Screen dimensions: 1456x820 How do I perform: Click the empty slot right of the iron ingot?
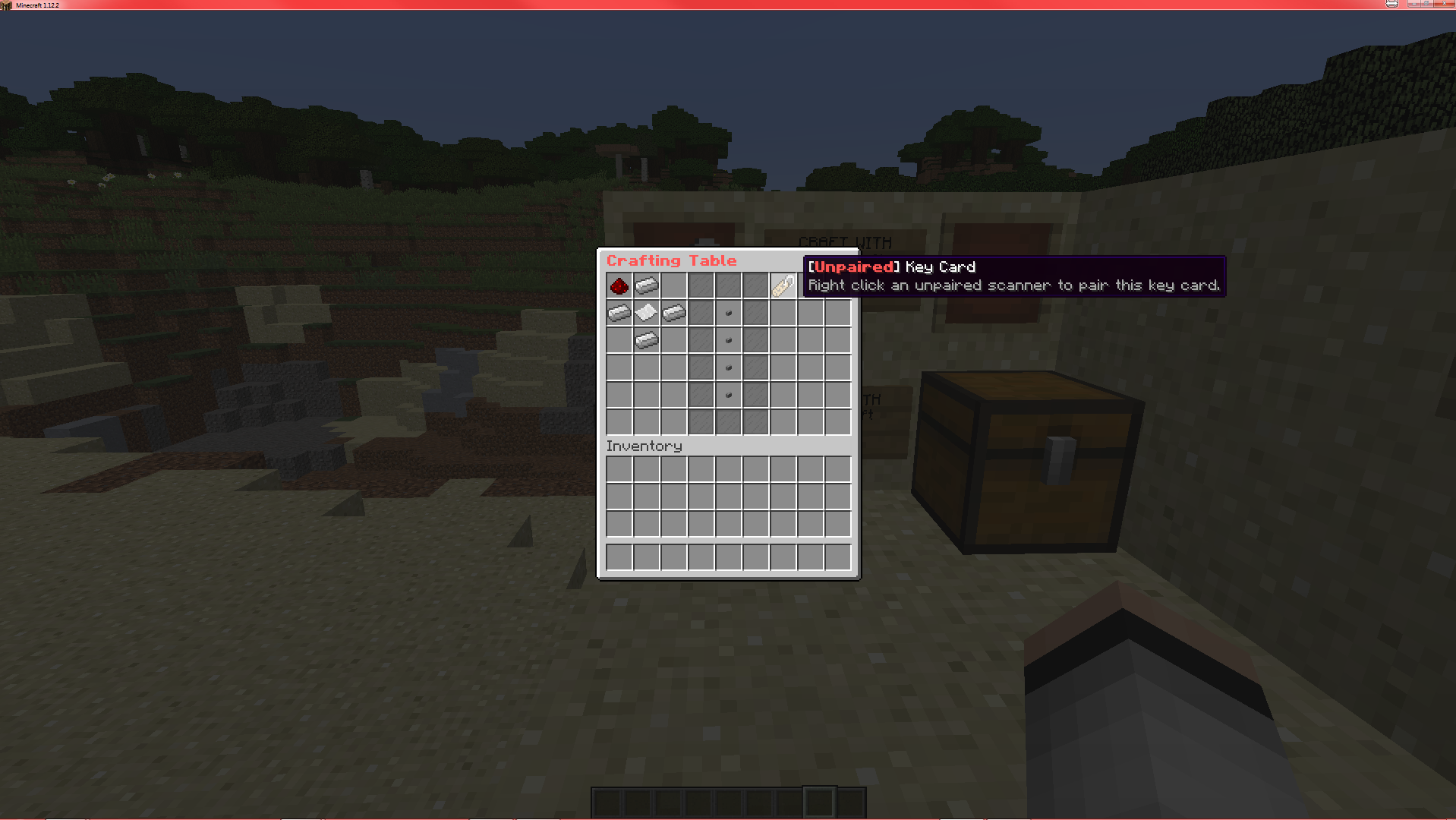coord(673,285)
